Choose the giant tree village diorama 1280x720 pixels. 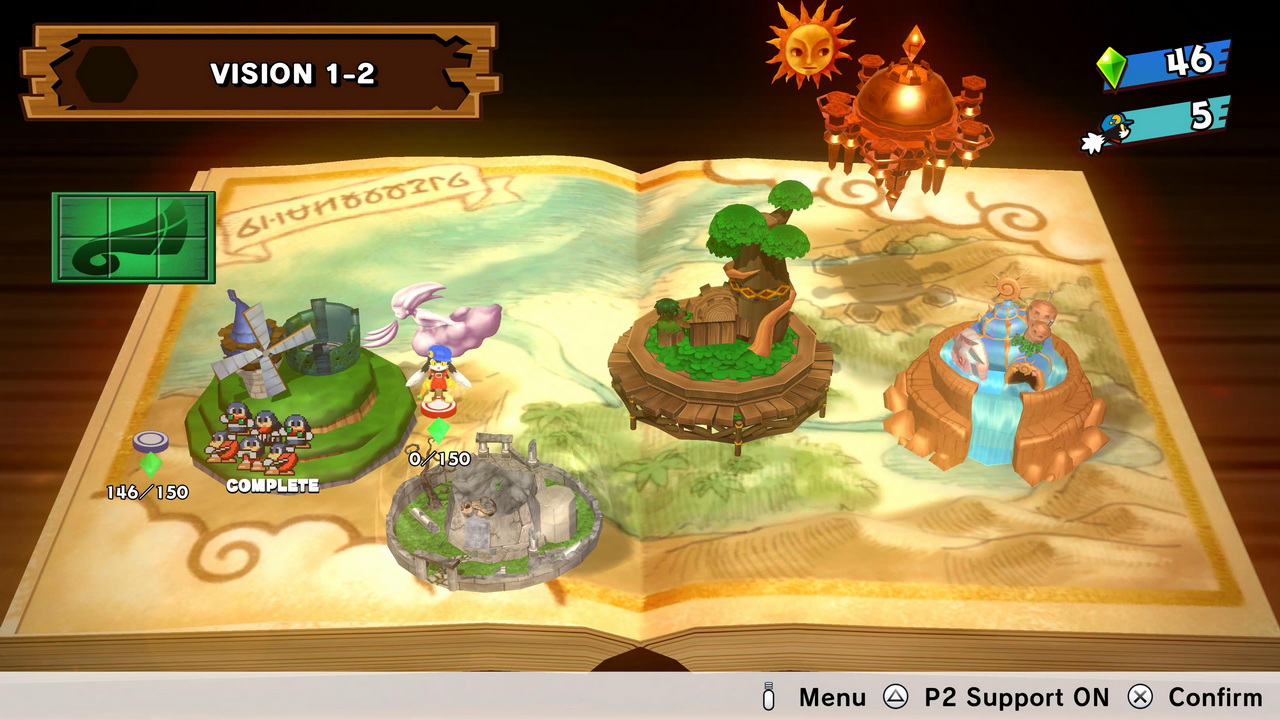[x=722, y=330]
